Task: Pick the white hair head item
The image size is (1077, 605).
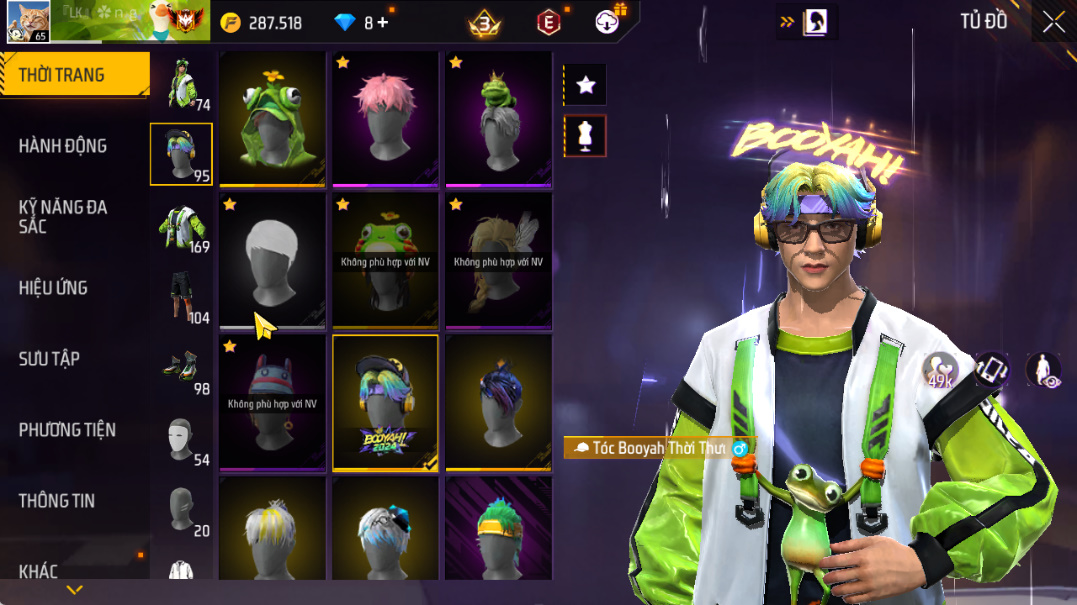Action: click(272, 260)
